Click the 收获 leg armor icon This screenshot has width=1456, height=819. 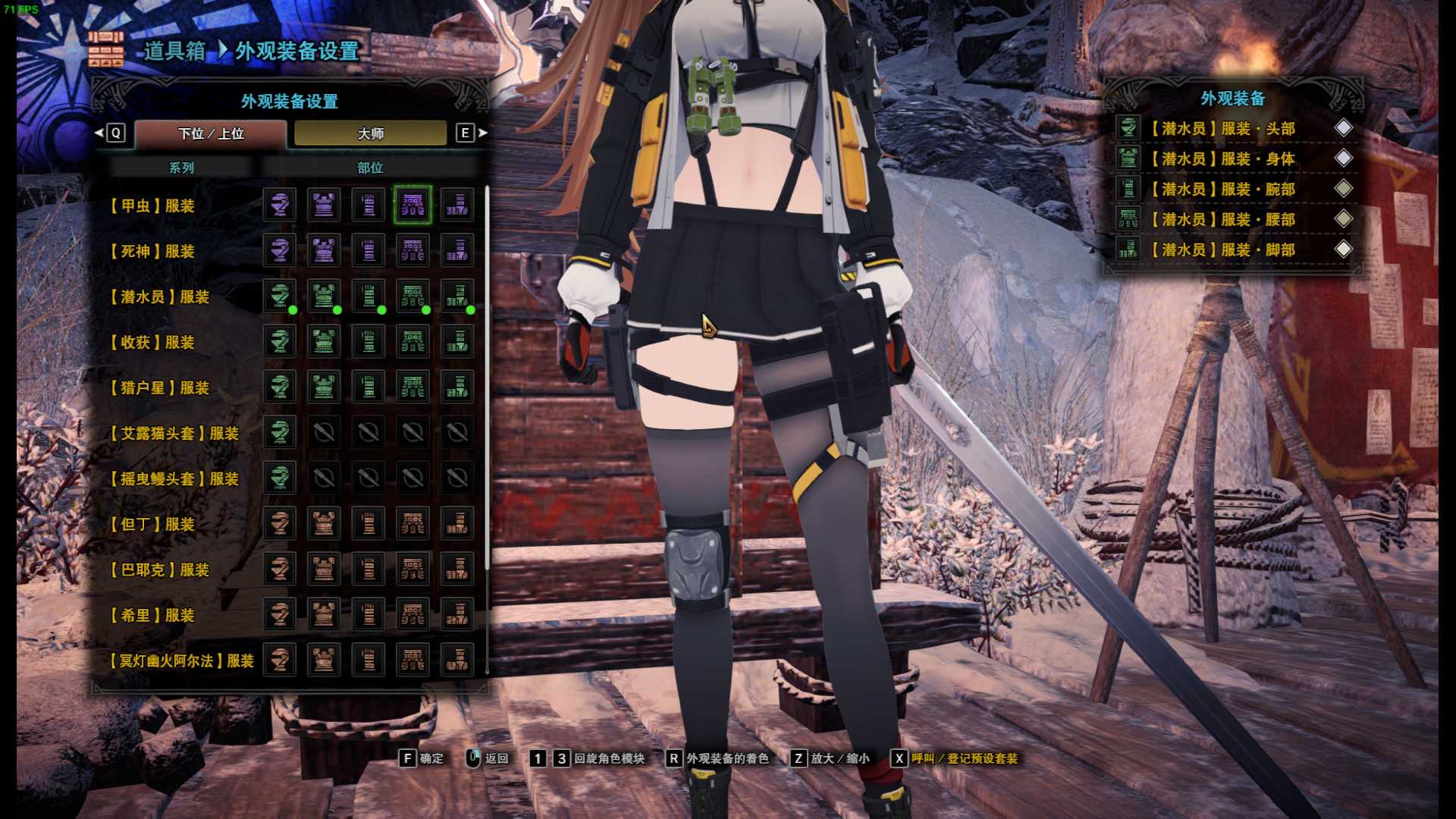tap(457, 342)
